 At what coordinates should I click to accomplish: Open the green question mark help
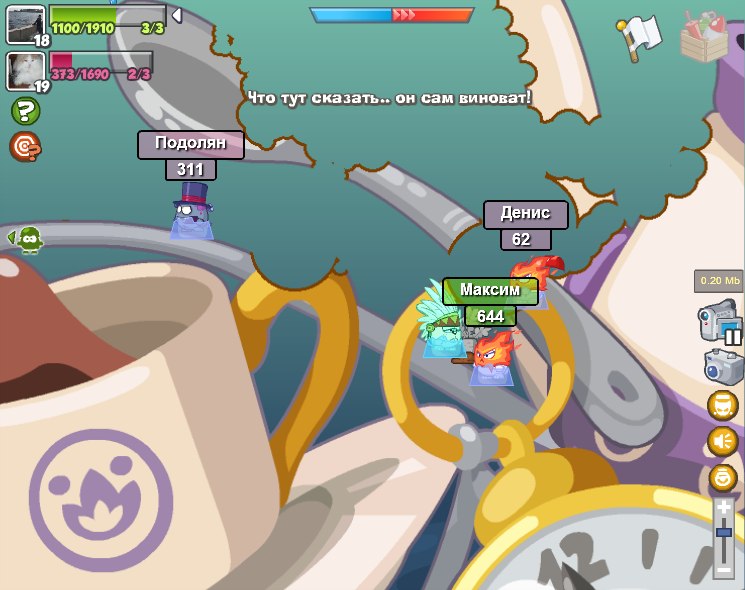click(25, 111)
